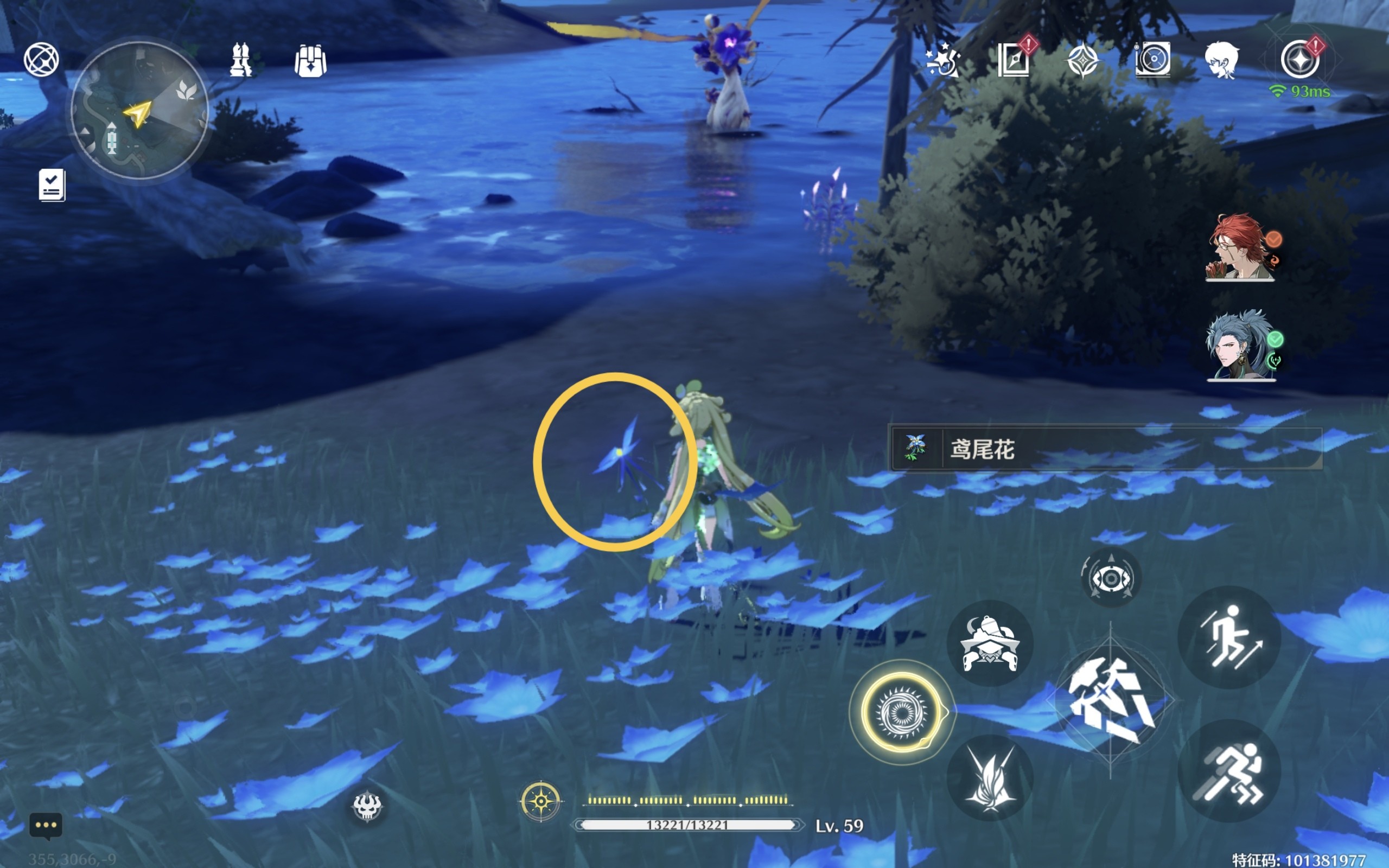Image resolution: width=1389 pixels, height=868 pixels.
Task: Open the shooting stars wish icon
Action: coord(942,60)
